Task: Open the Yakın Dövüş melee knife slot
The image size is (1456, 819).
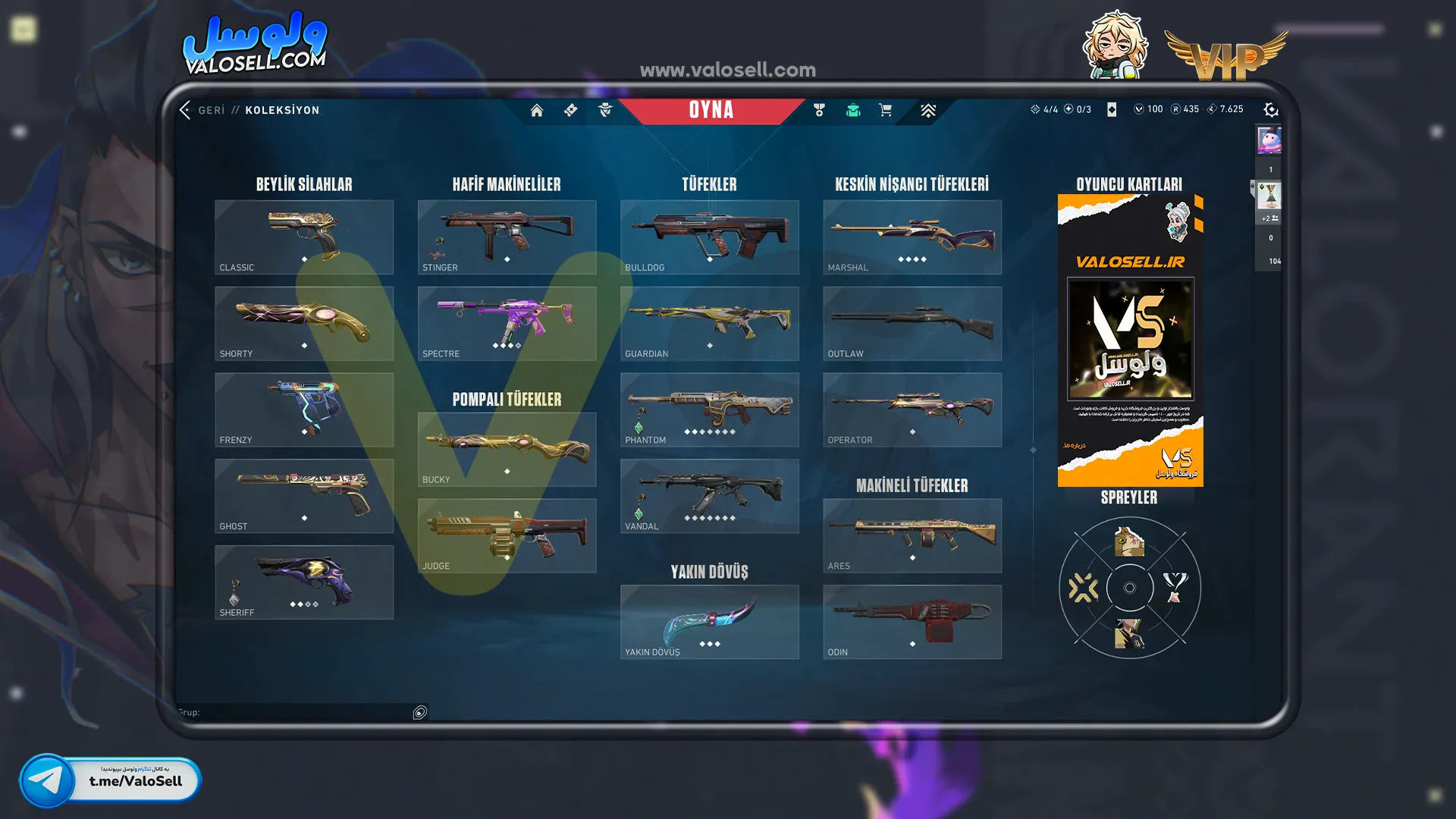Action: [x=709, y=622]
